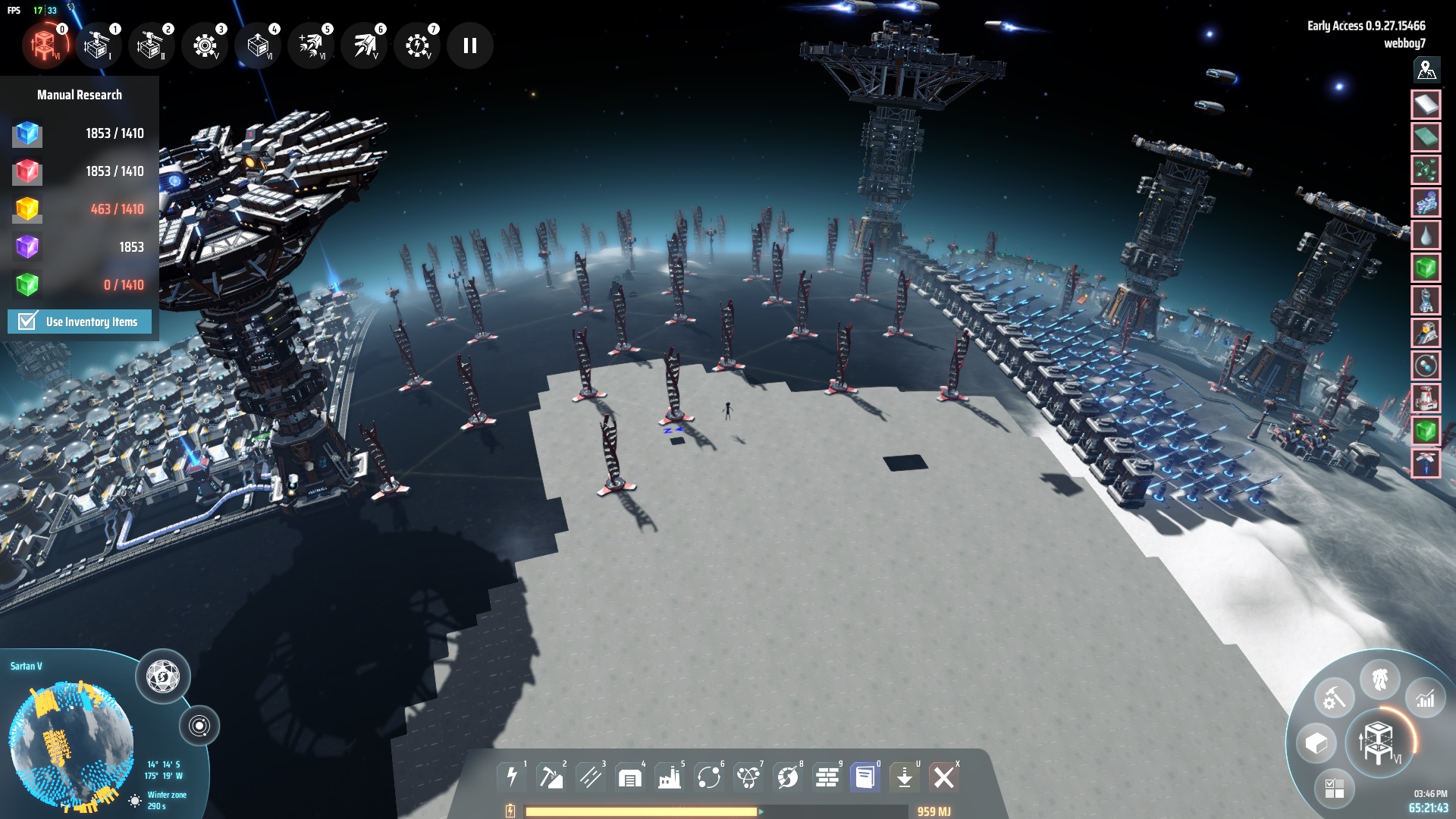The image size is (1456, 819).
Task: Open the mining pickaxe build category
Action: (x=551, y=777)
